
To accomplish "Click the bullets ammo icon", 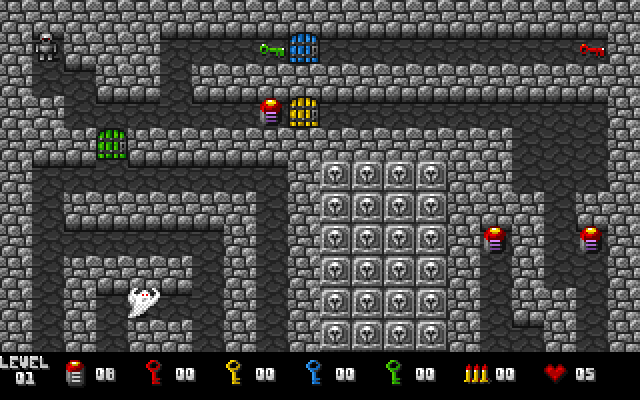I will coord(477,373).
